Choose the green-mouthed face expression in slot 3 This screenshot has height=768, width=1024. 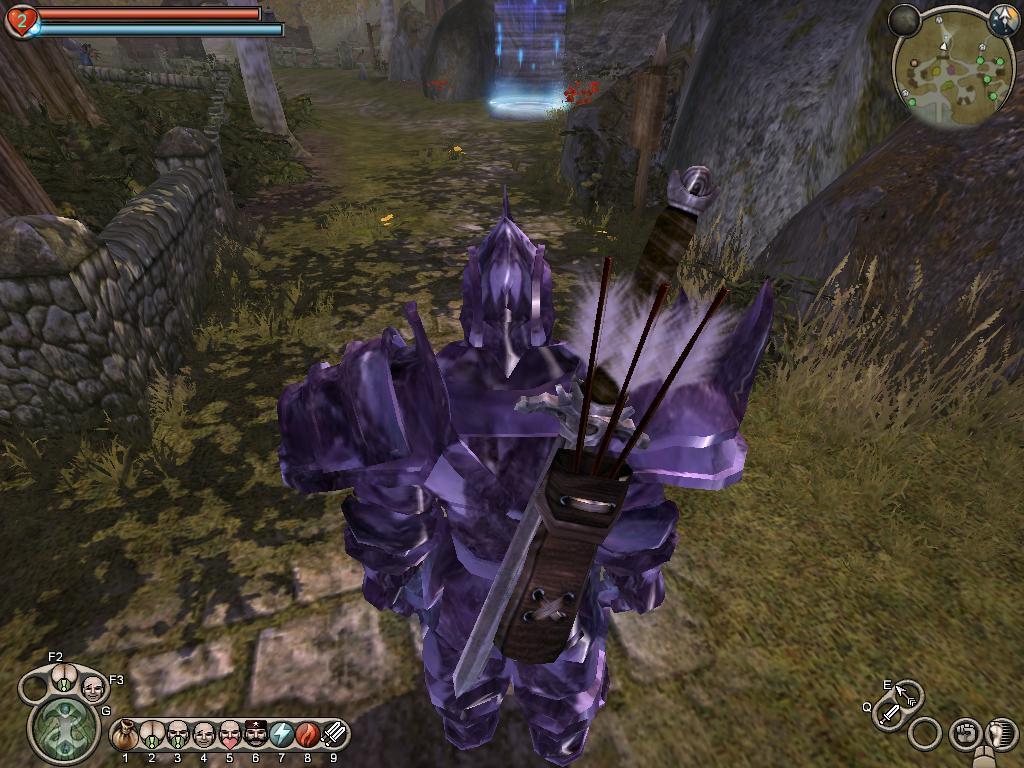(x=178, y=737)
